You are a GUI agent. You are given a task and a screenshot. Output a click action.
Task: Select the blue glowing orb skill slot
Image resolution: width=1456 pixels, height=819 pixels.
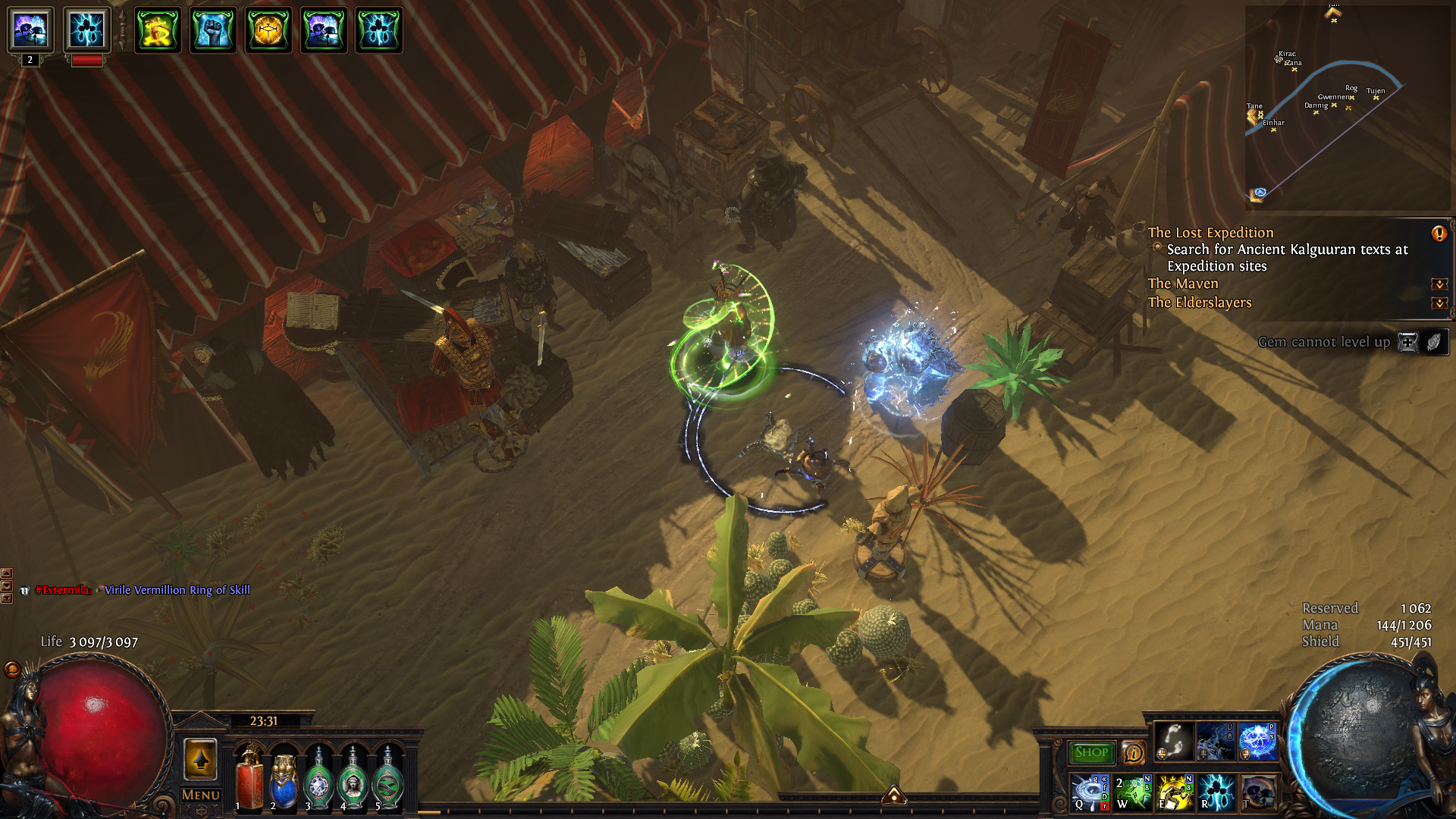(x=1257, y=741)
